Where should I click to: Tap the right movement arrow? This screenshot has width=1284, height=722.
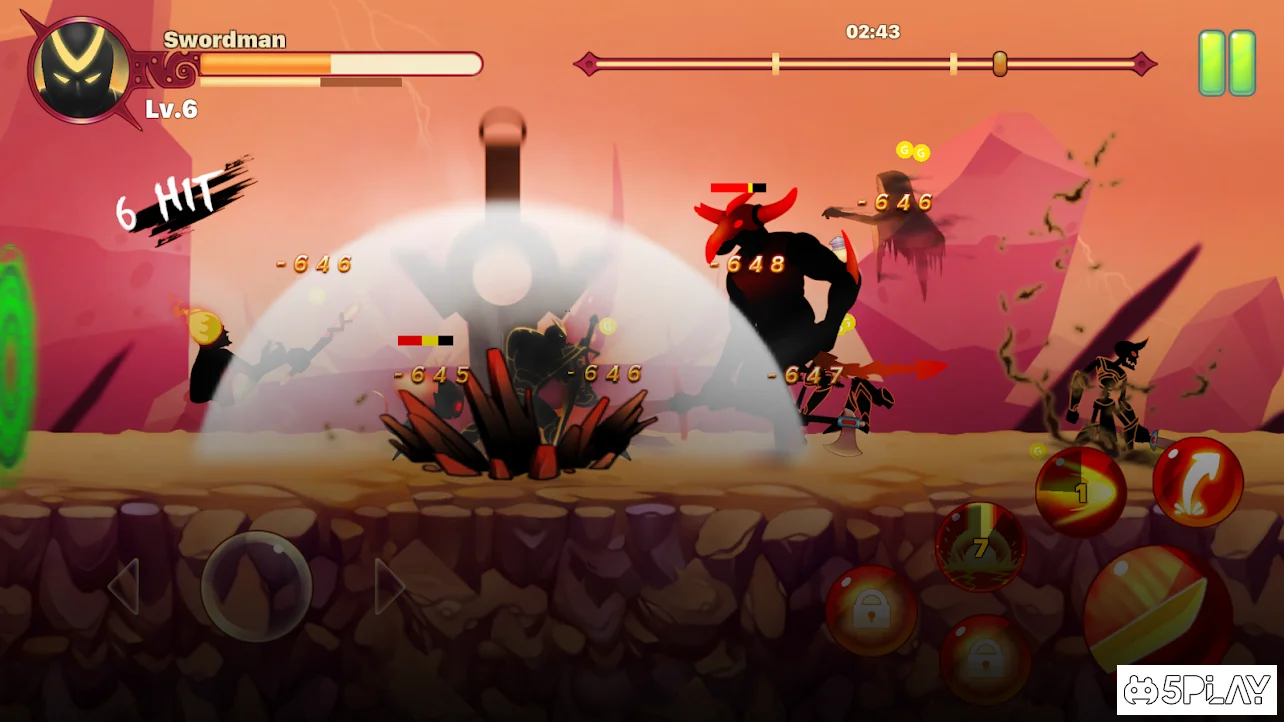coord(388,587)
